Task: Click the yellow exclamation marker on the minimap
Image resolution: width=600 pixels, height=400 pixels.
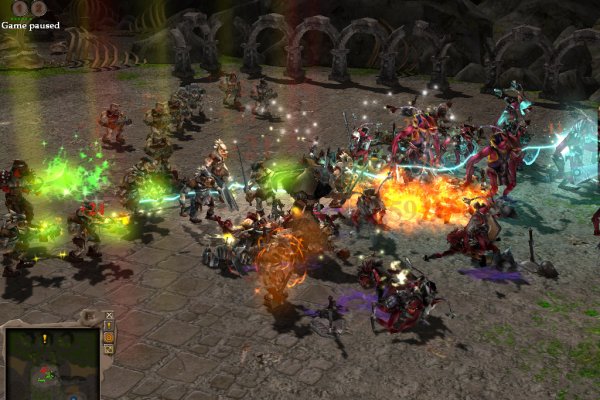Action: 45,340
